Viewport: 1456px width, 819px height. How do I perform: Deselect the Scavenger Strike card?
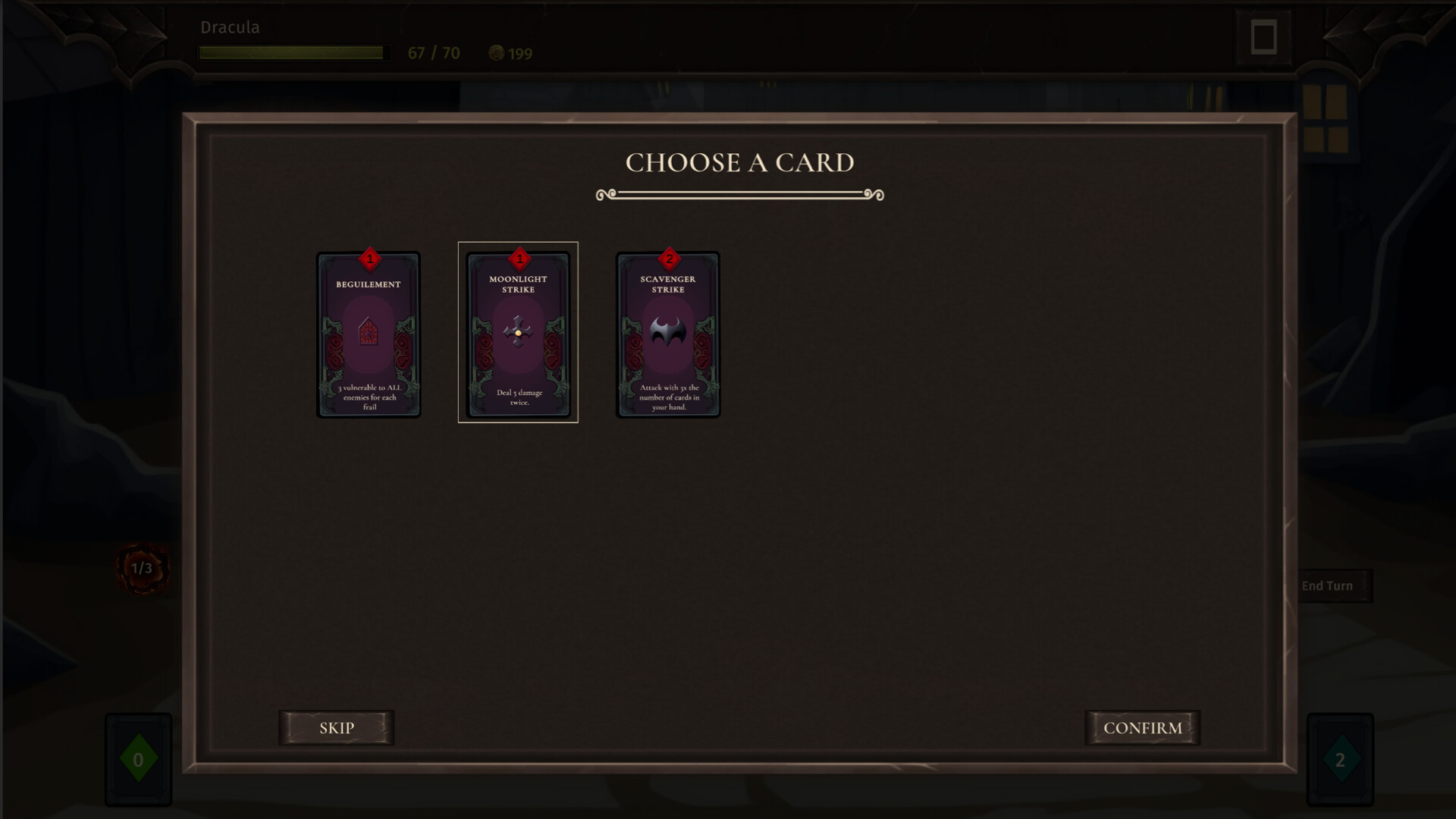click(x=667, y=334)
